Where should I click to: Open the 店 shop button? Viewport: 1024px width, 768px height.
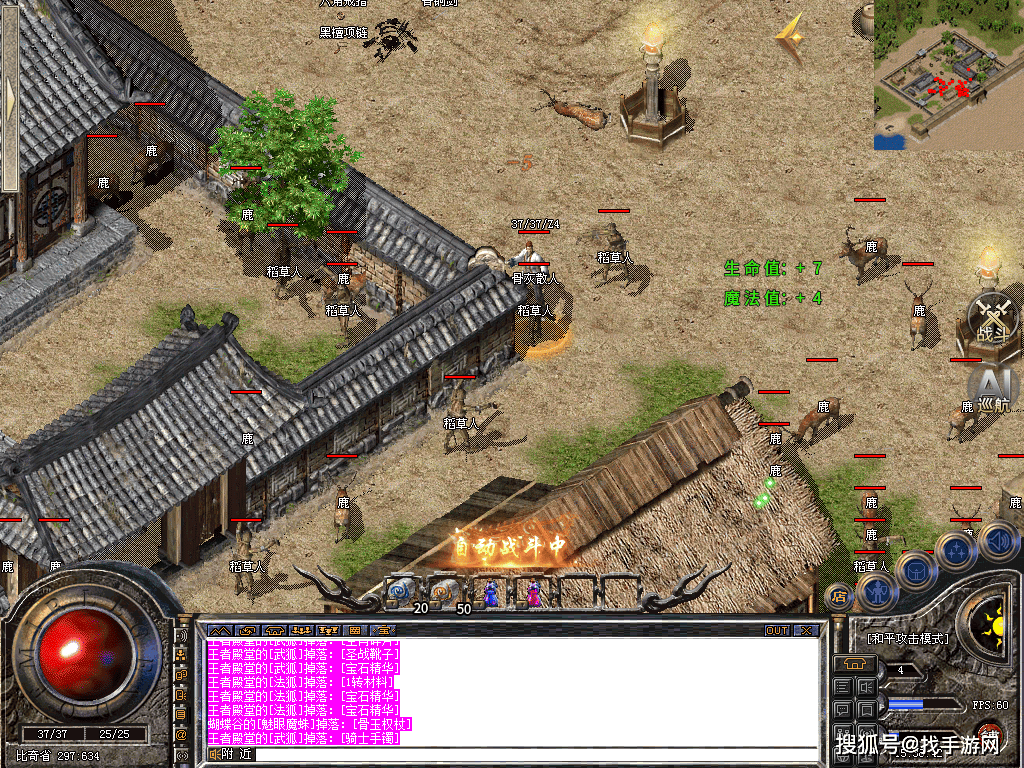tap(839, 597)
